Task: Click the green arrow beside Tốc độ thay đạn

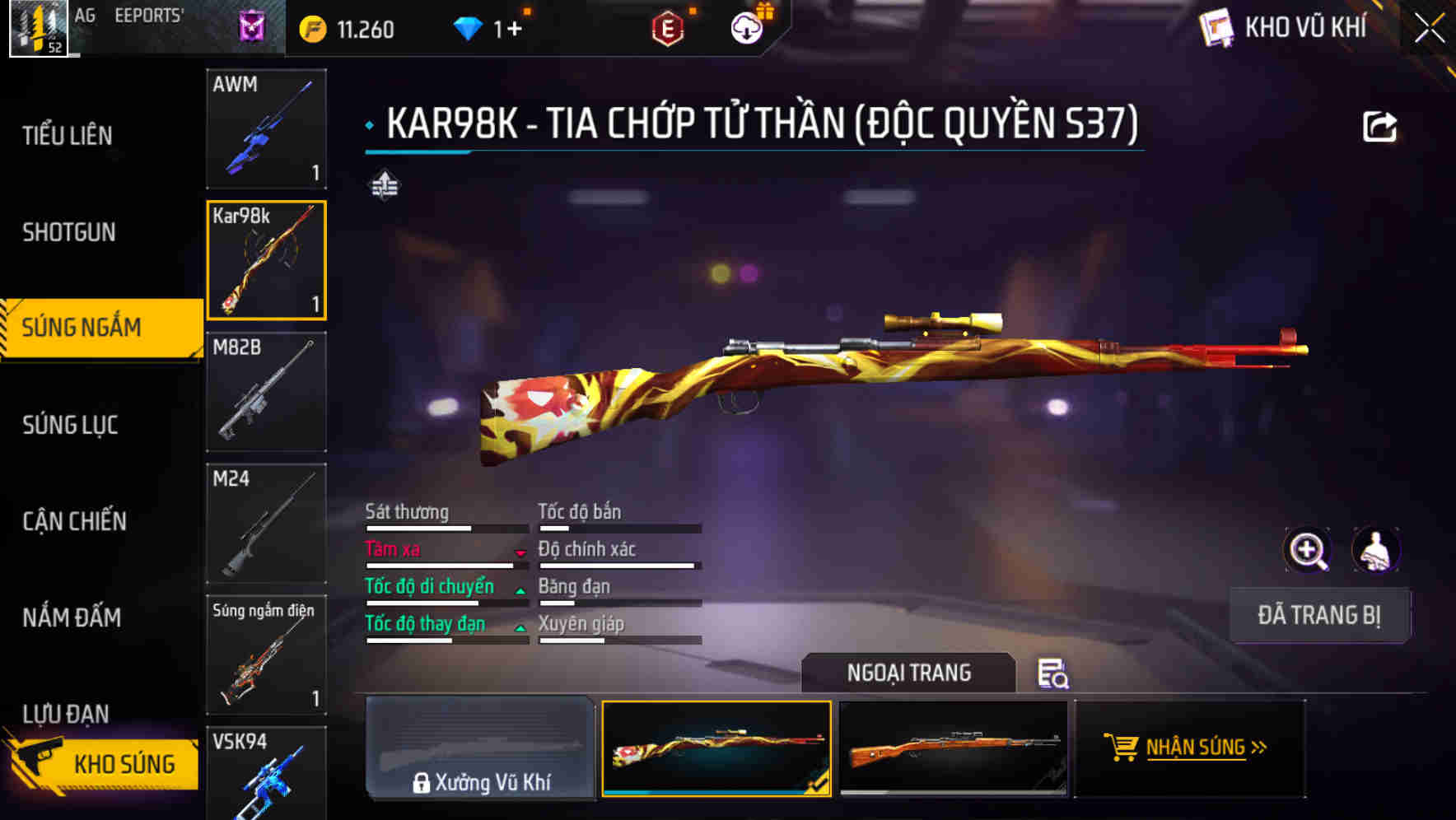Action: (x=521, y=629)
